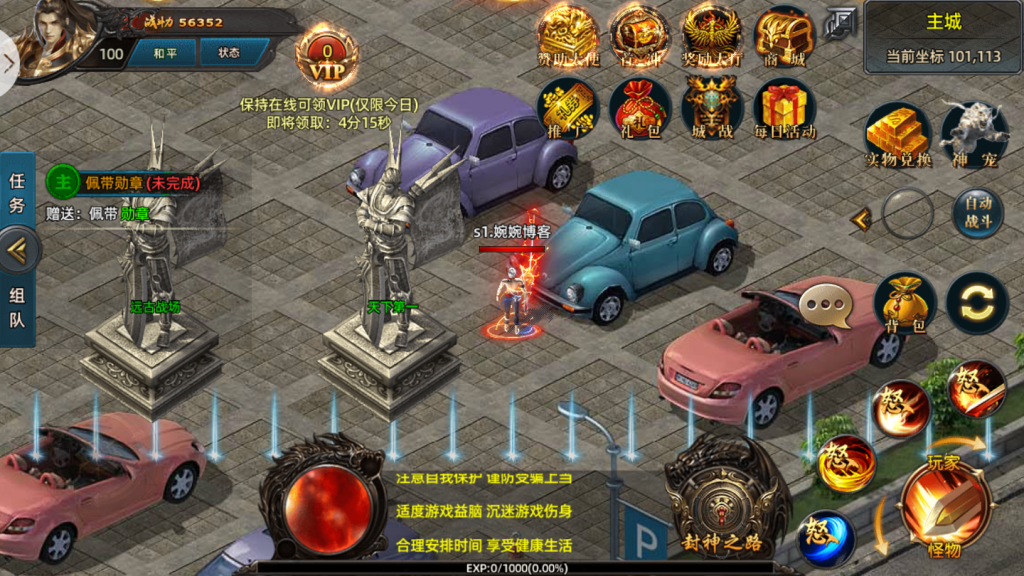Open the 推广 promotion ticket icon
The height and width of the screenshot is (576, 1024).
pyautogui.click(x=567, y=108)
